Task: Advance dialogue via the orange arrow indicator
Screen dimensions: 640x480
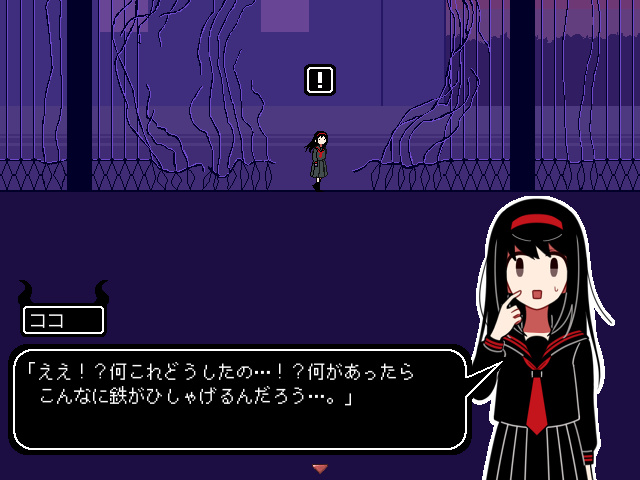Action: coord(320,468)
